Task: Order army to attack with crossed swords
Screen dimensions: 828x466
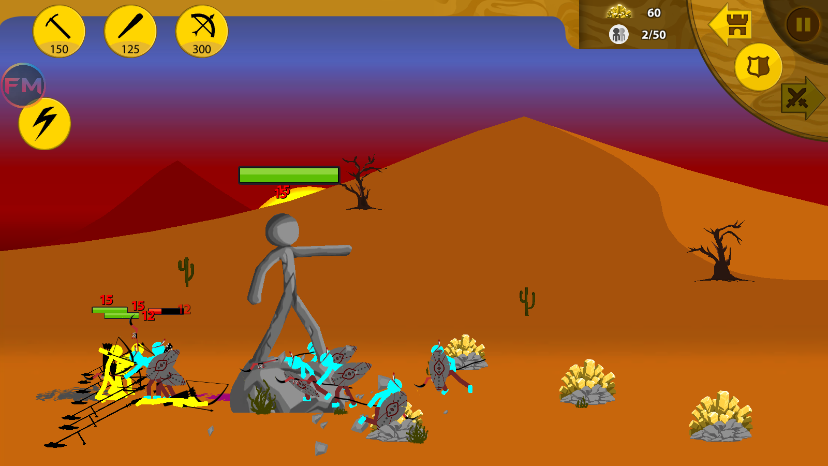Action: [x=801, y=98]
